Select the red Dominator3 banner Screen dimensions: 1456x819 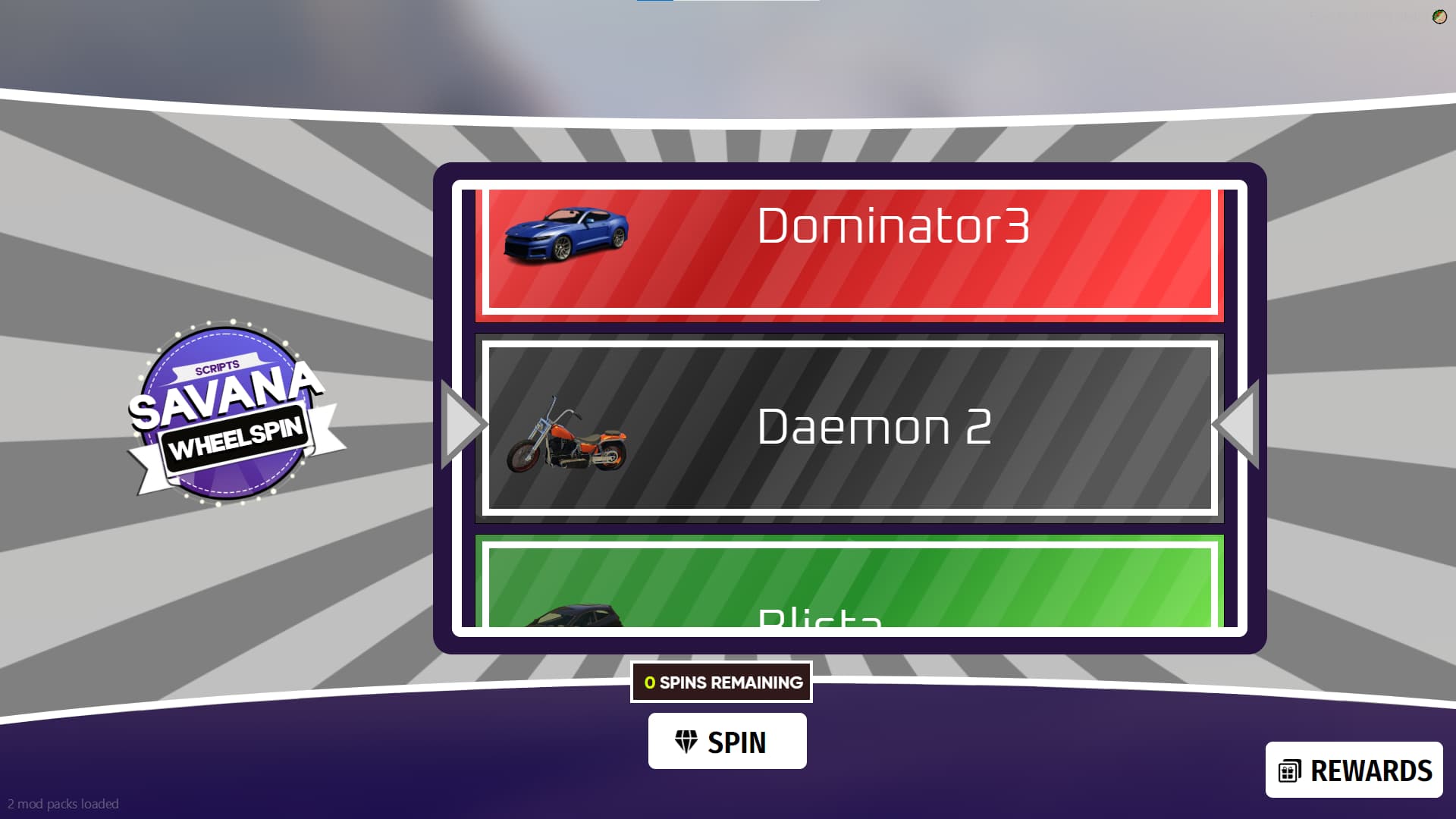(x=849, y=250)
